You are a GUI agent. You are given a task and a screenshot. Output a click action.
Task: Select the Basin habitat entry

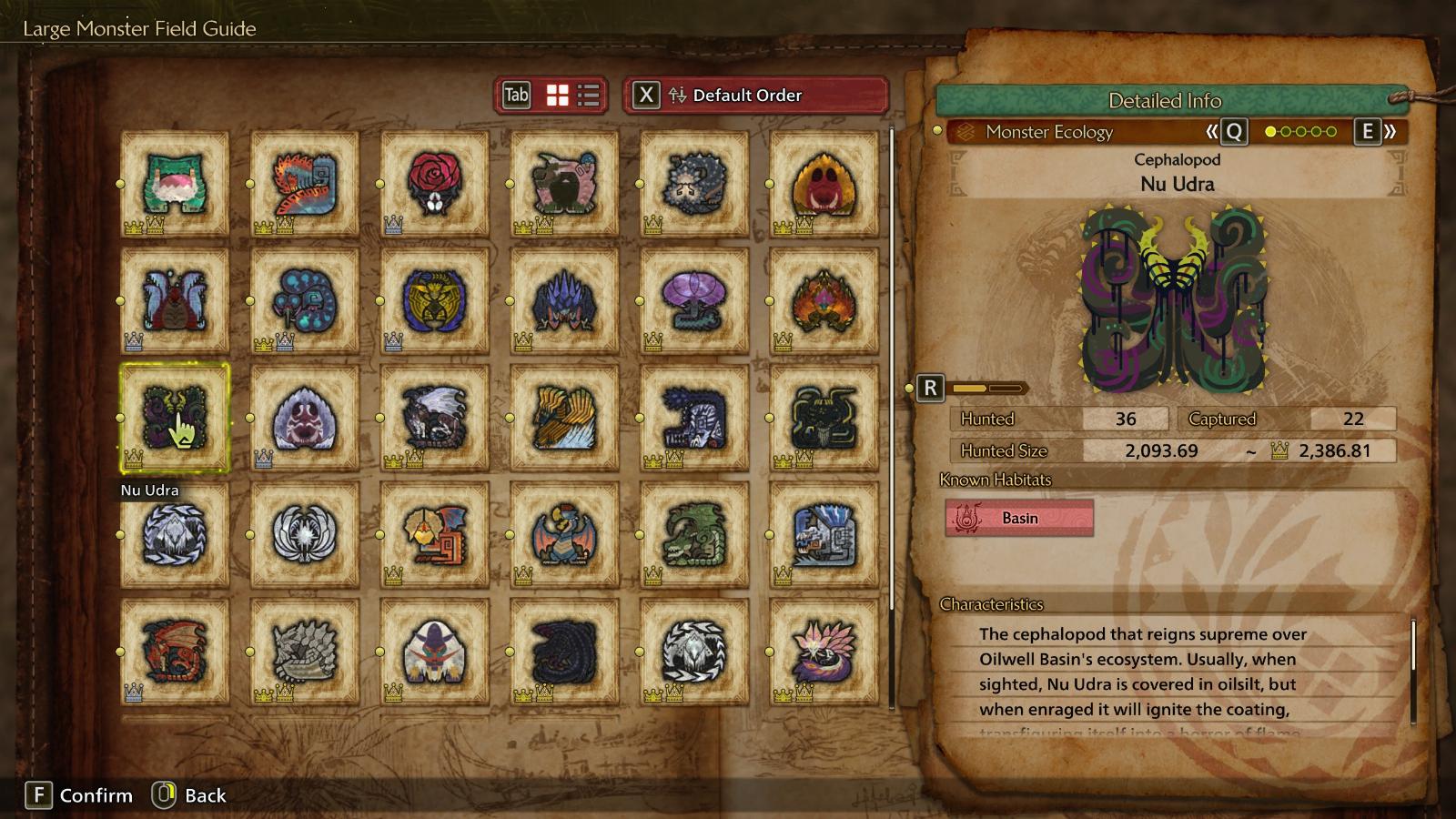[1019, 518]
